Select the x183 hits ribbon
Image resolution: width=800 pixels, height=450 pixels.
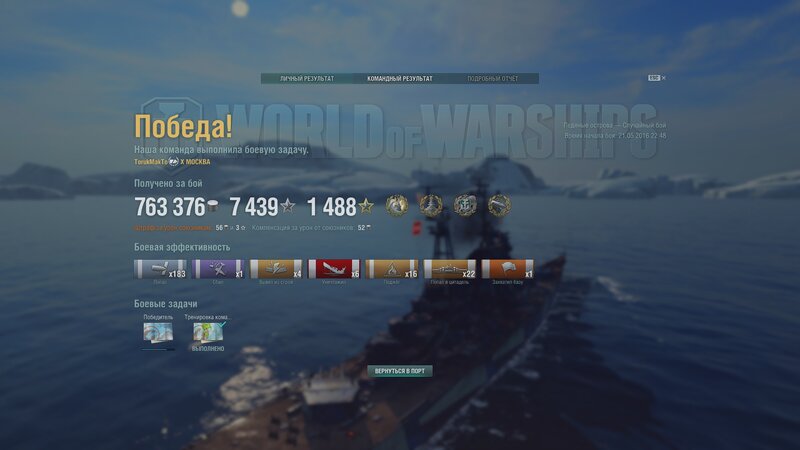[161, 270]
